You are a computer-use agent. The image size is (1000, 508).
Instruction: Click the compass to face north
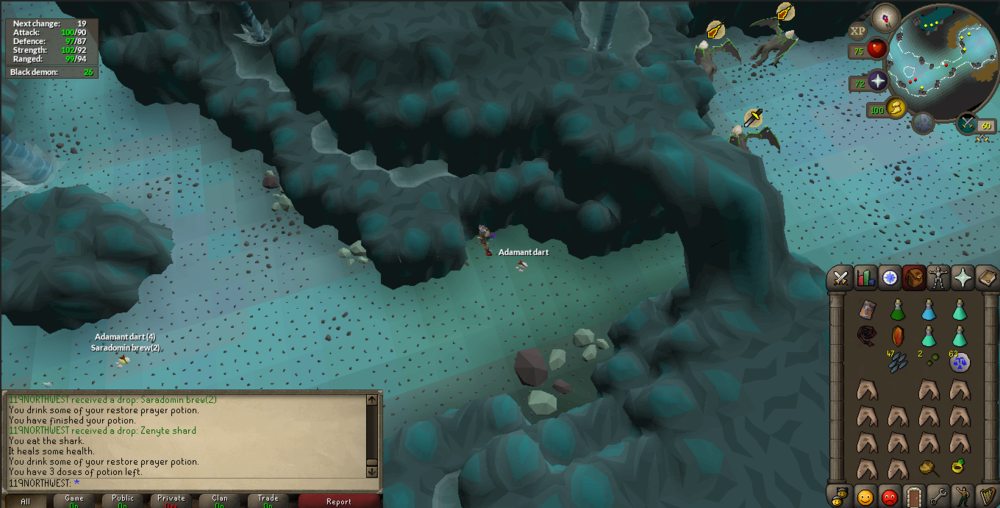coord(886,16)
